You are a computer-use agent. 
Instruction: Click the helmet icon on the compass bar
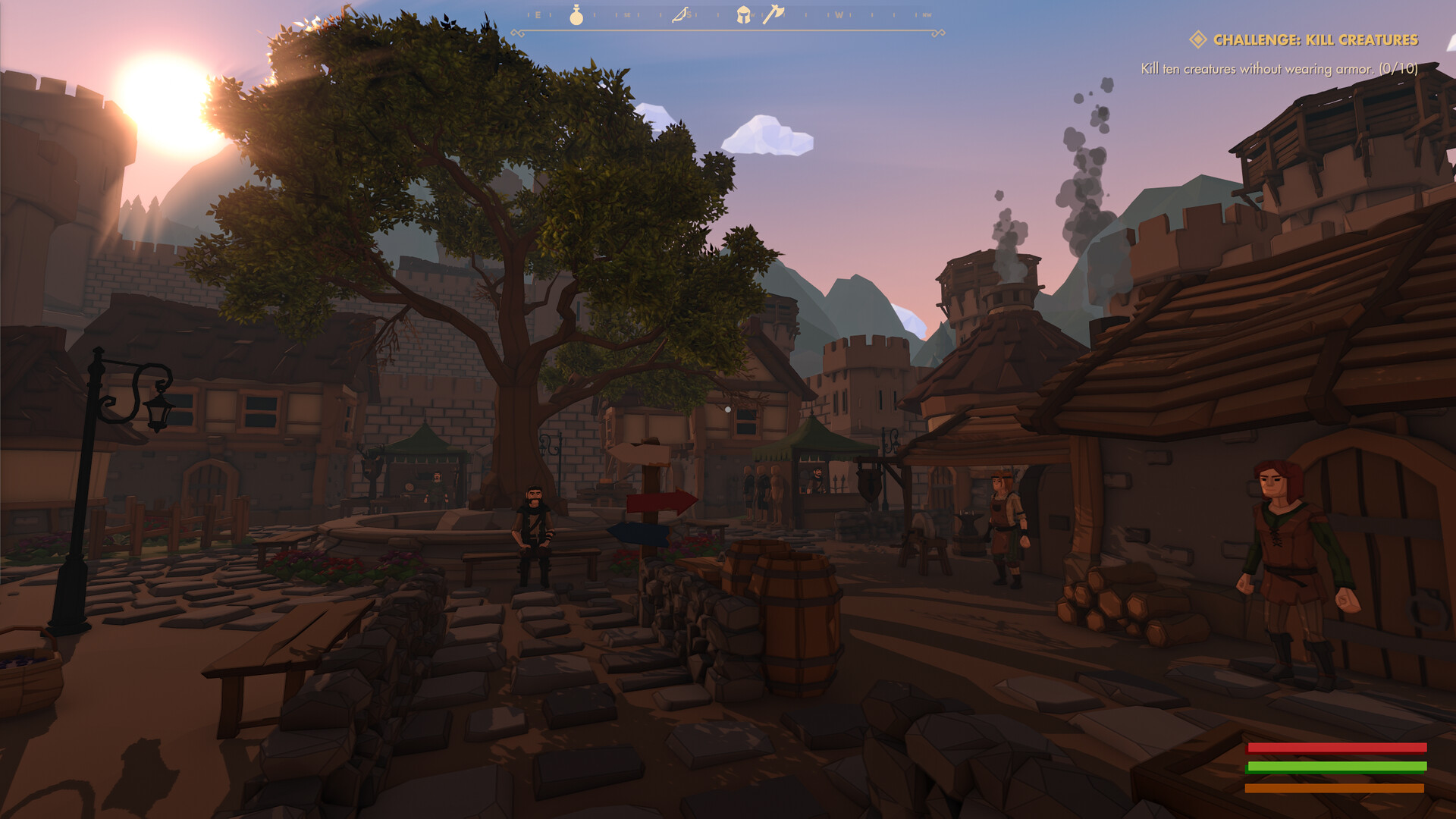click(x=743, y=15)
